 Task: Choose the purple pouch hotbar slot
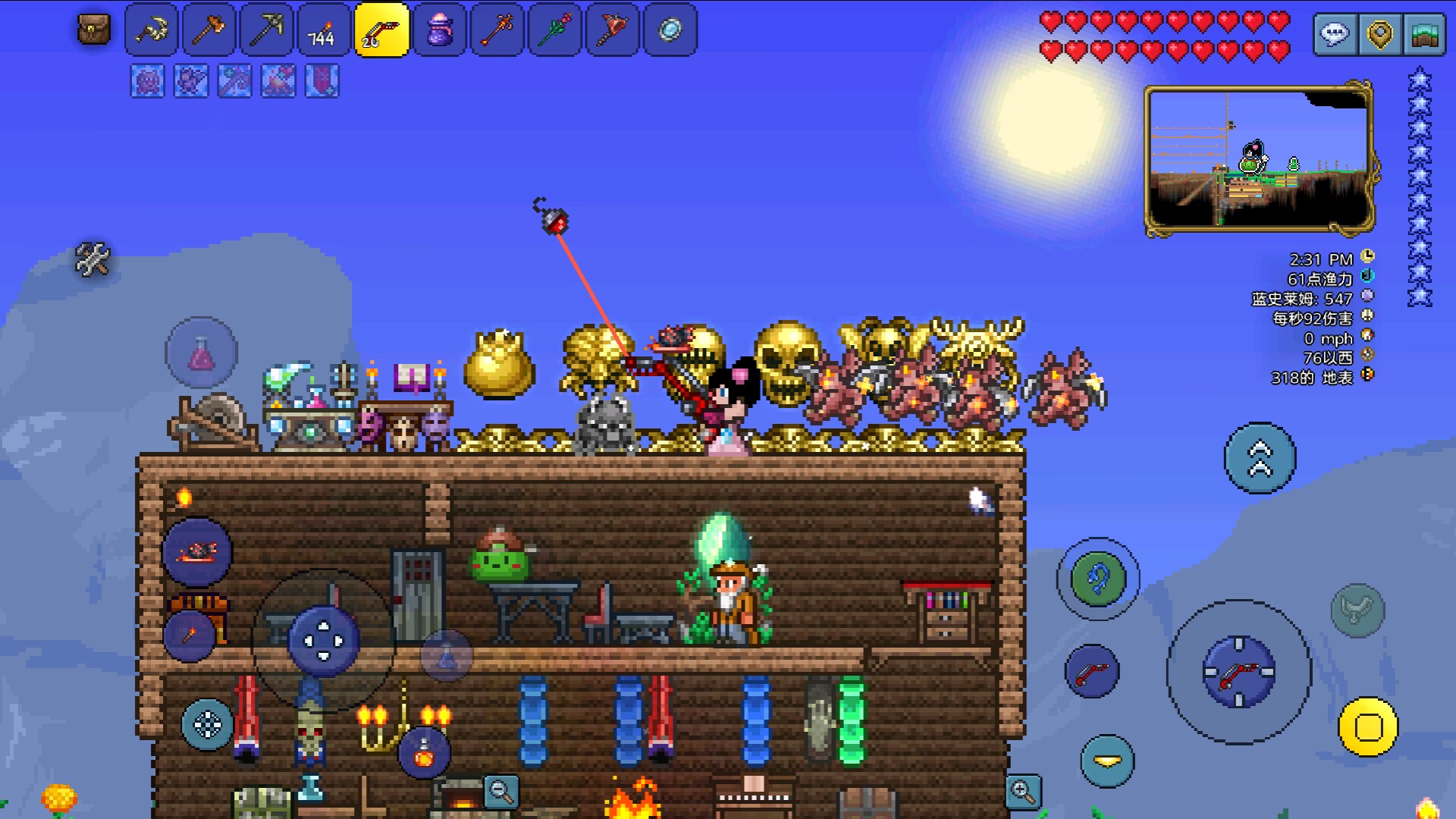tap(439, 30)
